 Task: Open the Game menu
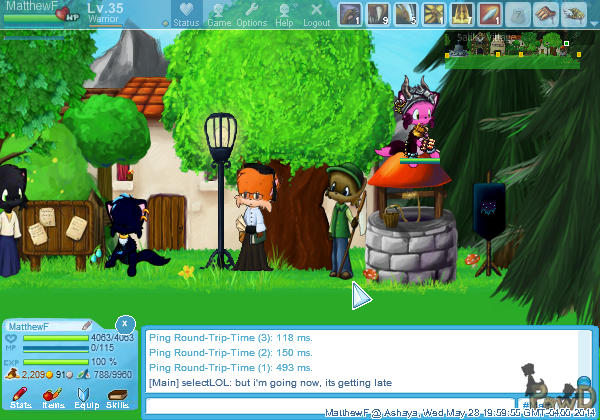218,15
